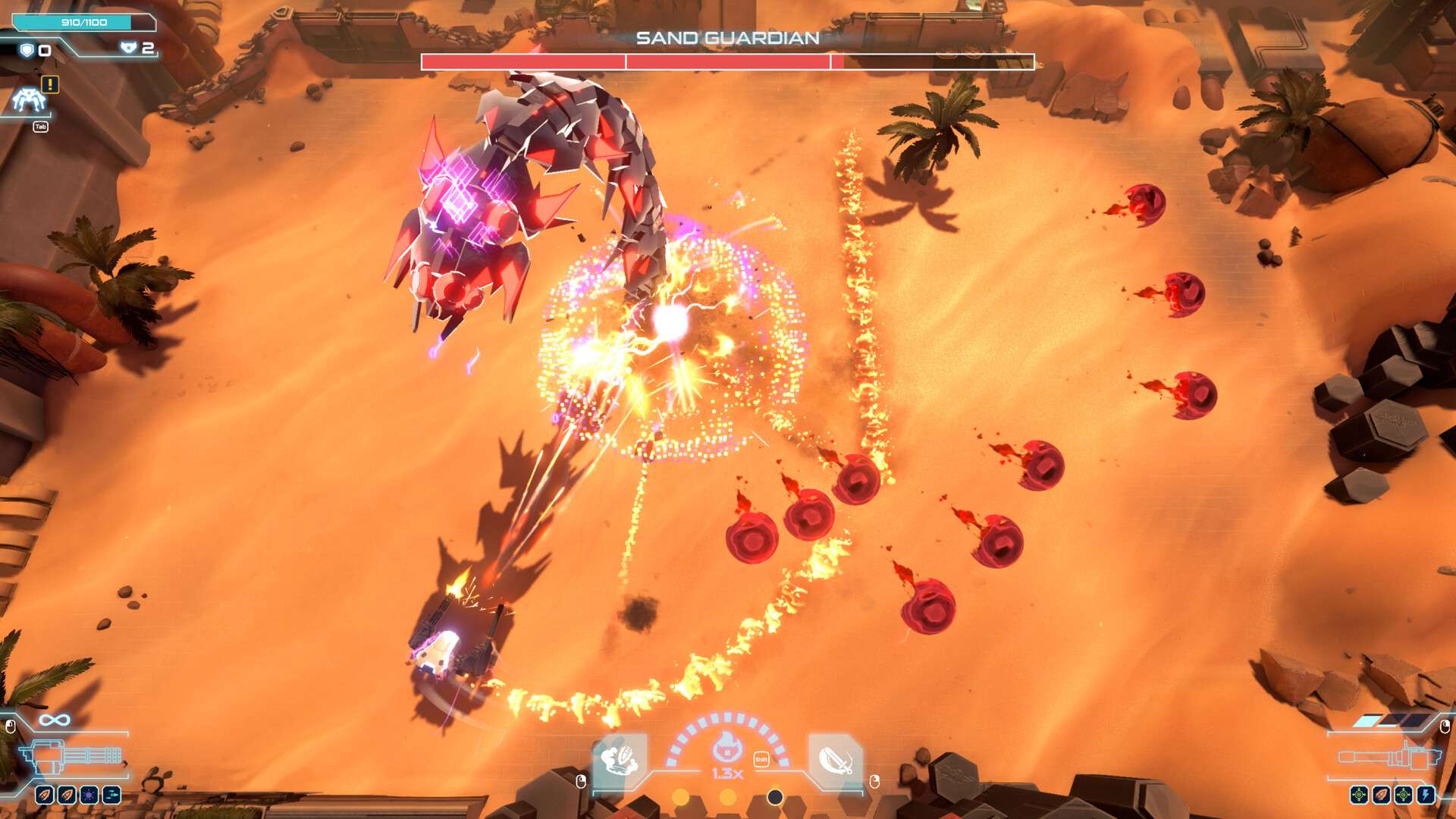
Task: Click the lightning bolt weapon mod
Action: pyautogui.click(x=1426, y=795)
